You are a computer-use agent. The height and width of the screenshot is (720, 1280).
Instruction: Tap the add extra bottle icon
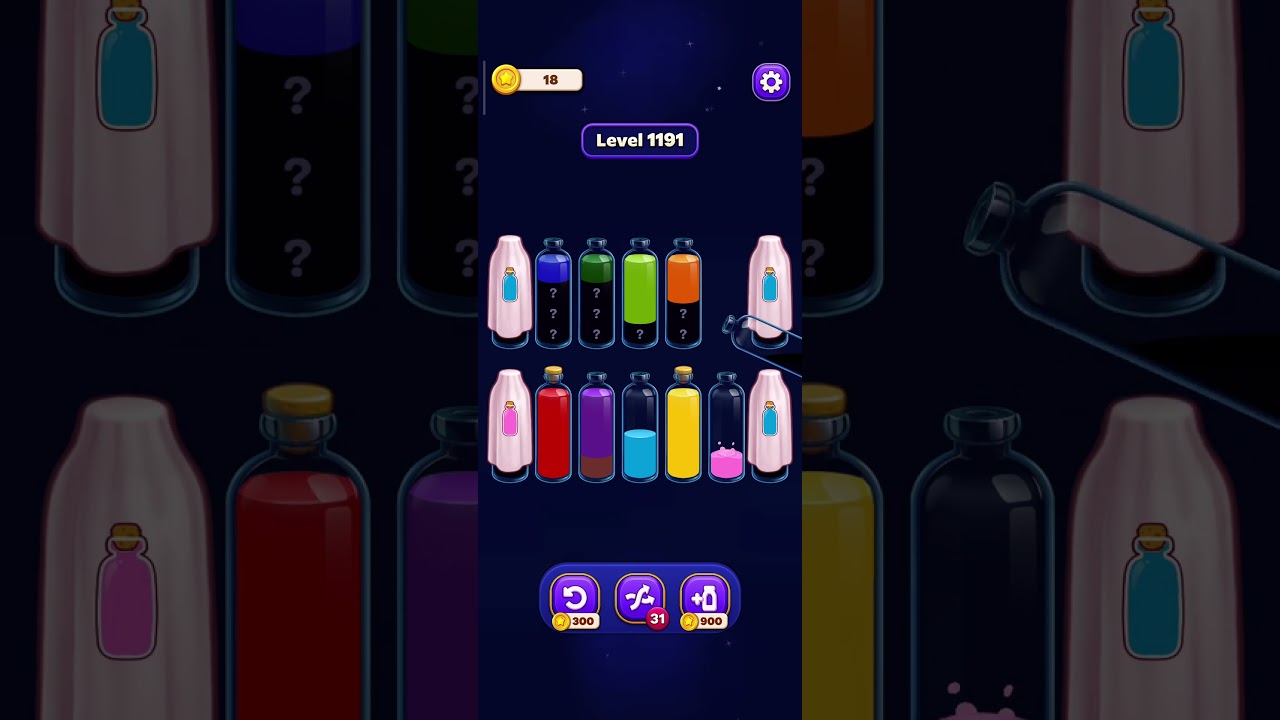pyautogui.click(x=706, y=598)
